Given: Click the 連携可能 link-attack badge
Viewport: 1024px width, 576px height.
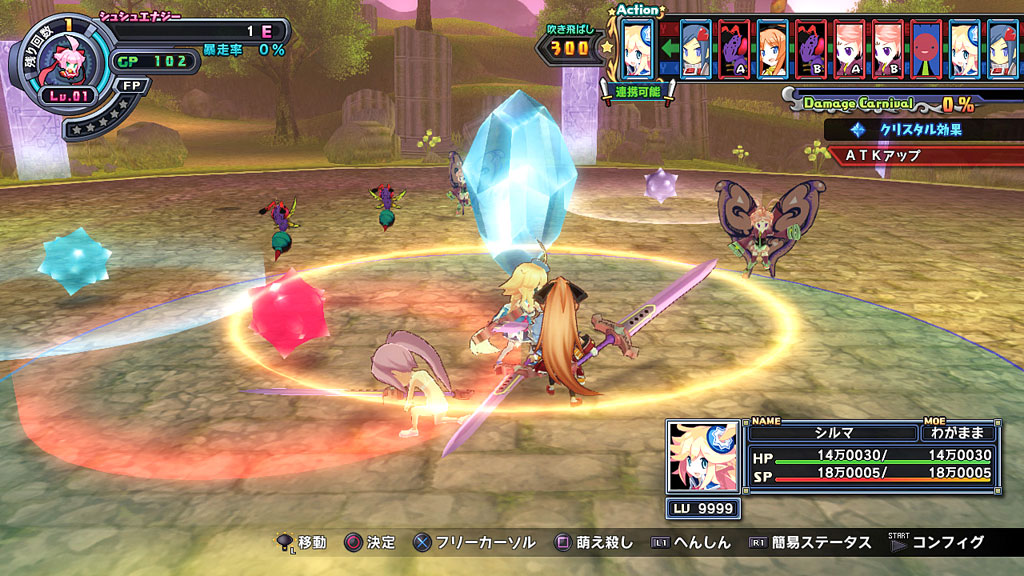Looking at the screenshot, I should pos(637,91).
